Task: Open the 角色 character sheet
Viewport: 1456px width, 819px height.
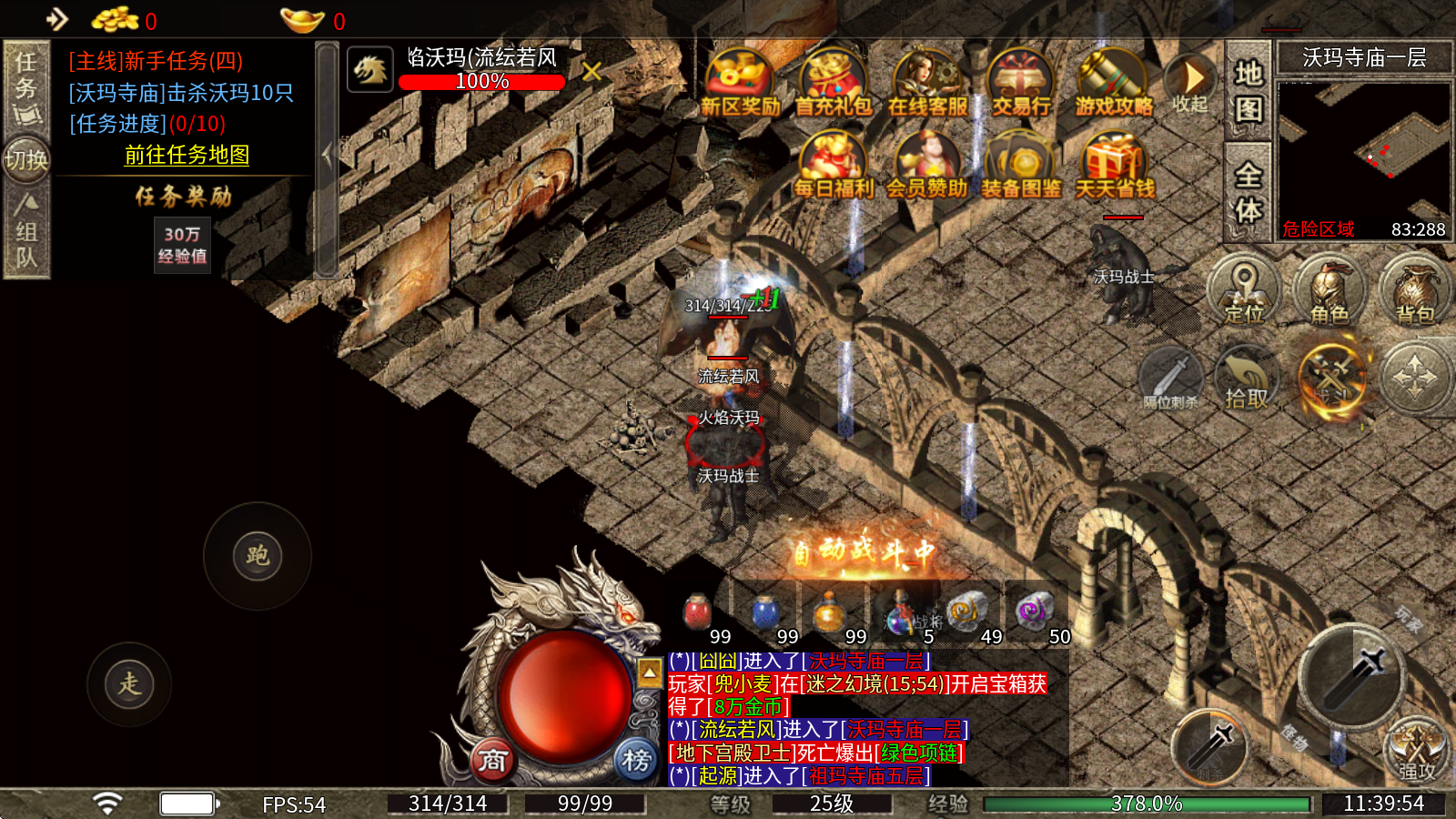Action: [1330, 291]
